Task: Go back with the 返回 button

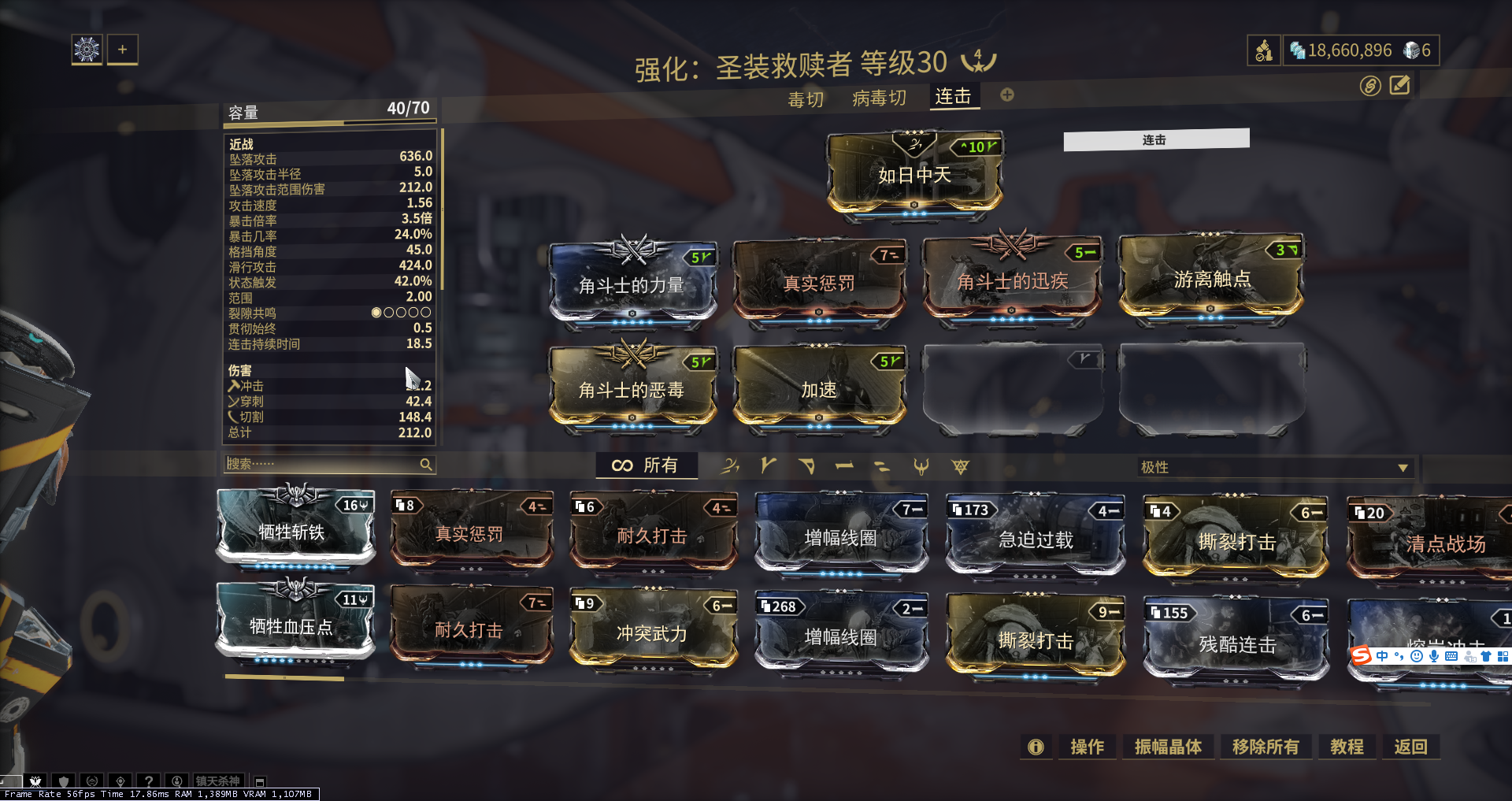Action: (x=1410, y=747)
